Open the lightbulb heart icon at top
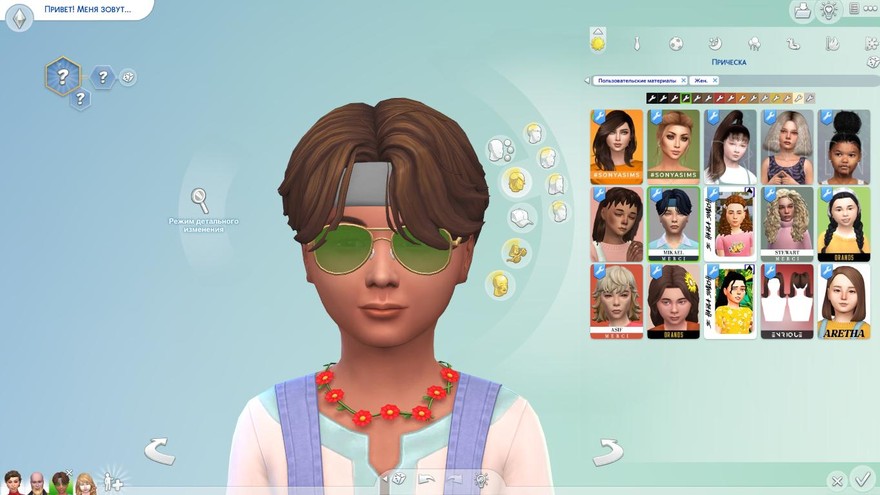This screenshot has width=880, height=495. coord(828,11)
